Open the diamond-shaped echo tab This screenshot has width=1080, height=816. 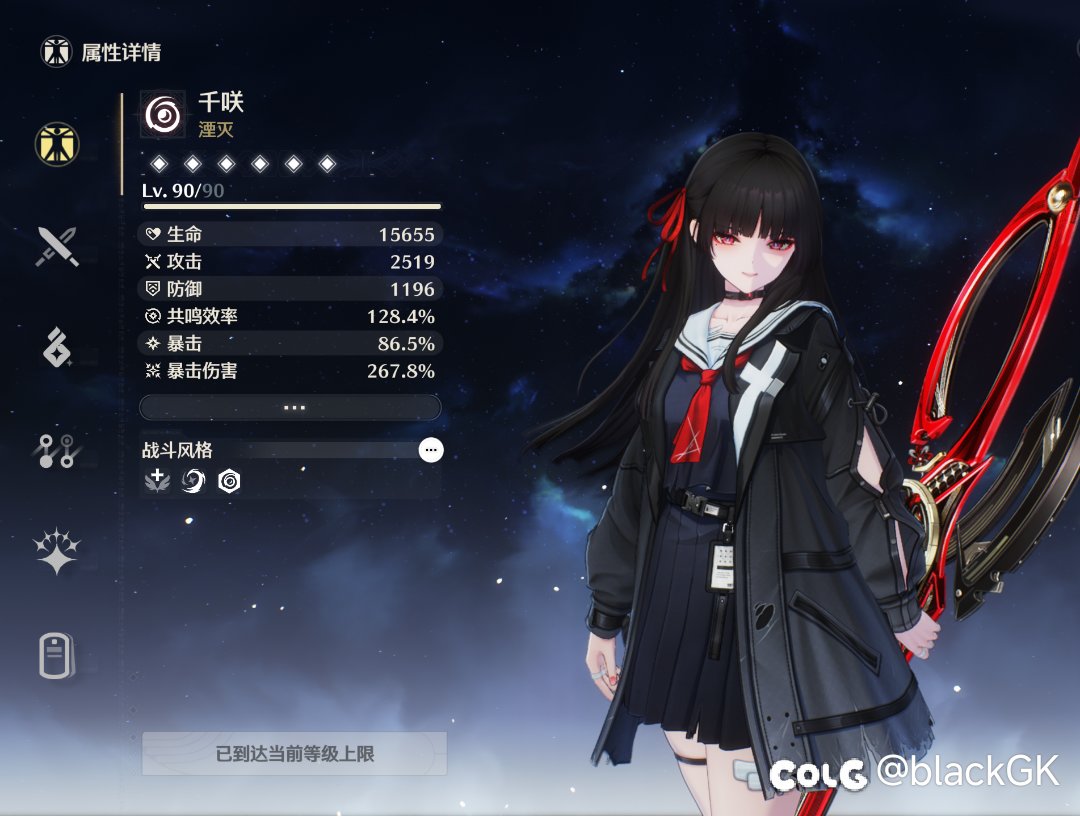[57, 348]
